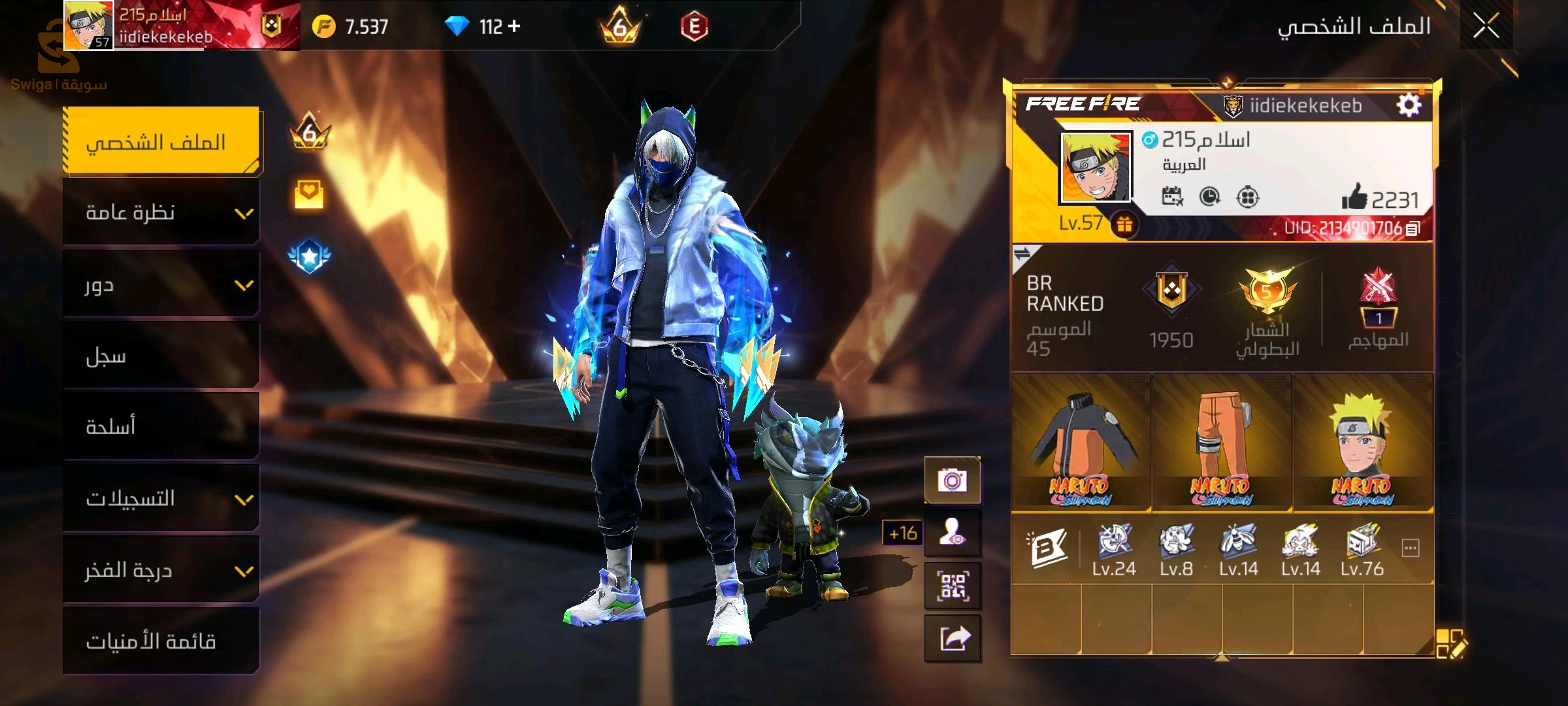Open the قائمة الأمنيات wishlist tab
Image resolution: width=1568 pixels, height=706 pixels.
161,641
